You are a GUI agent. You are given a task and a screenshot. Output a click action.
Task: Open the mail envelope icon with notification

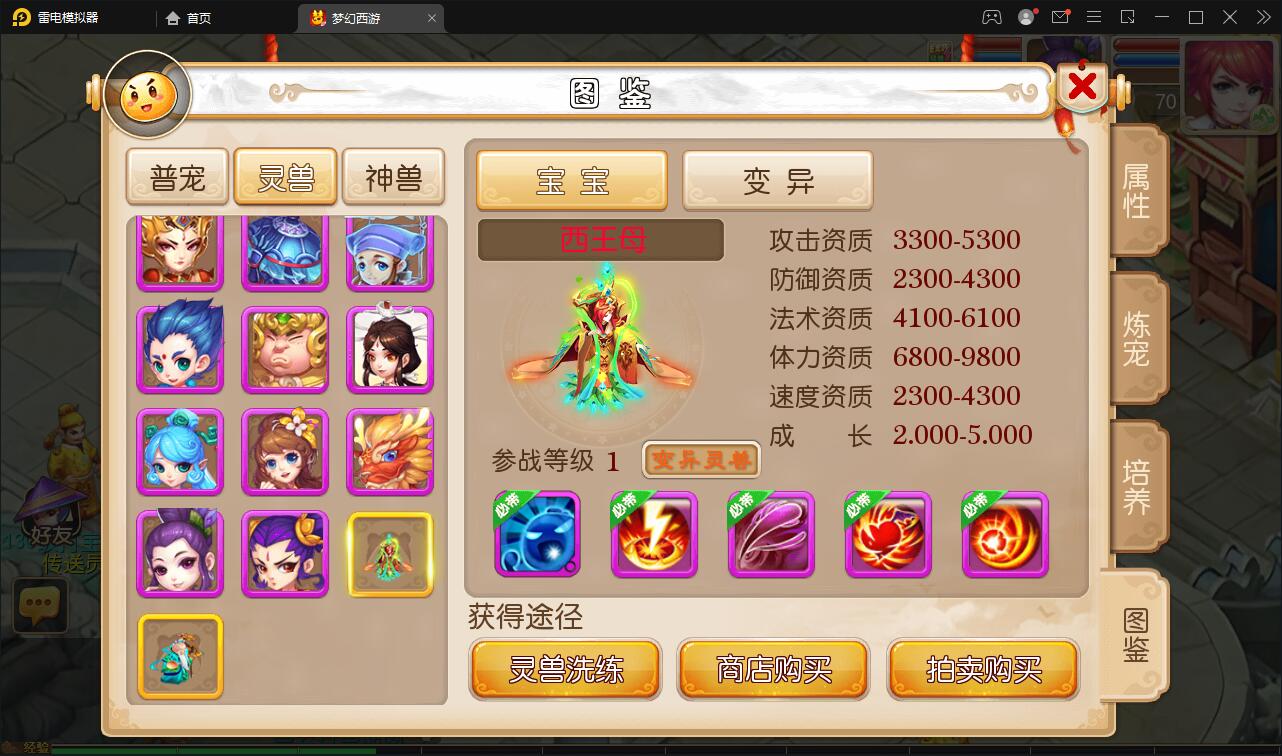pos(1060,17)
